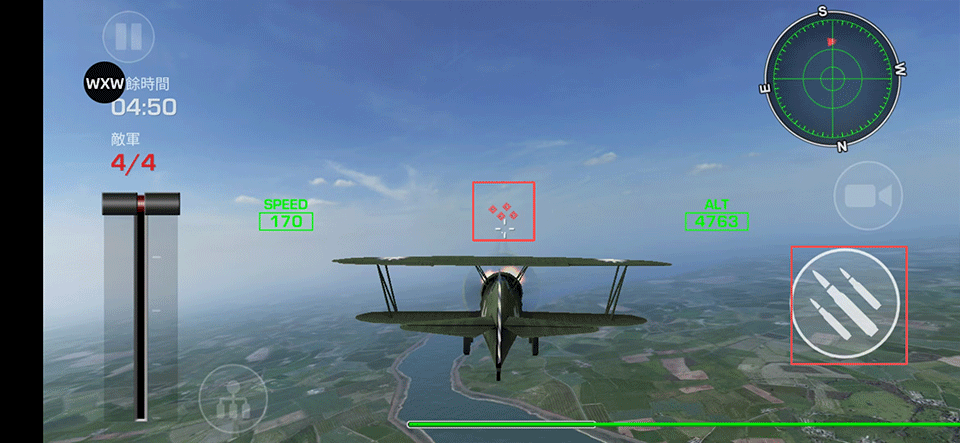Viewport: 960px width, 443px height.
Task: Activate the squadron formation button
Action: coord(233,398)
